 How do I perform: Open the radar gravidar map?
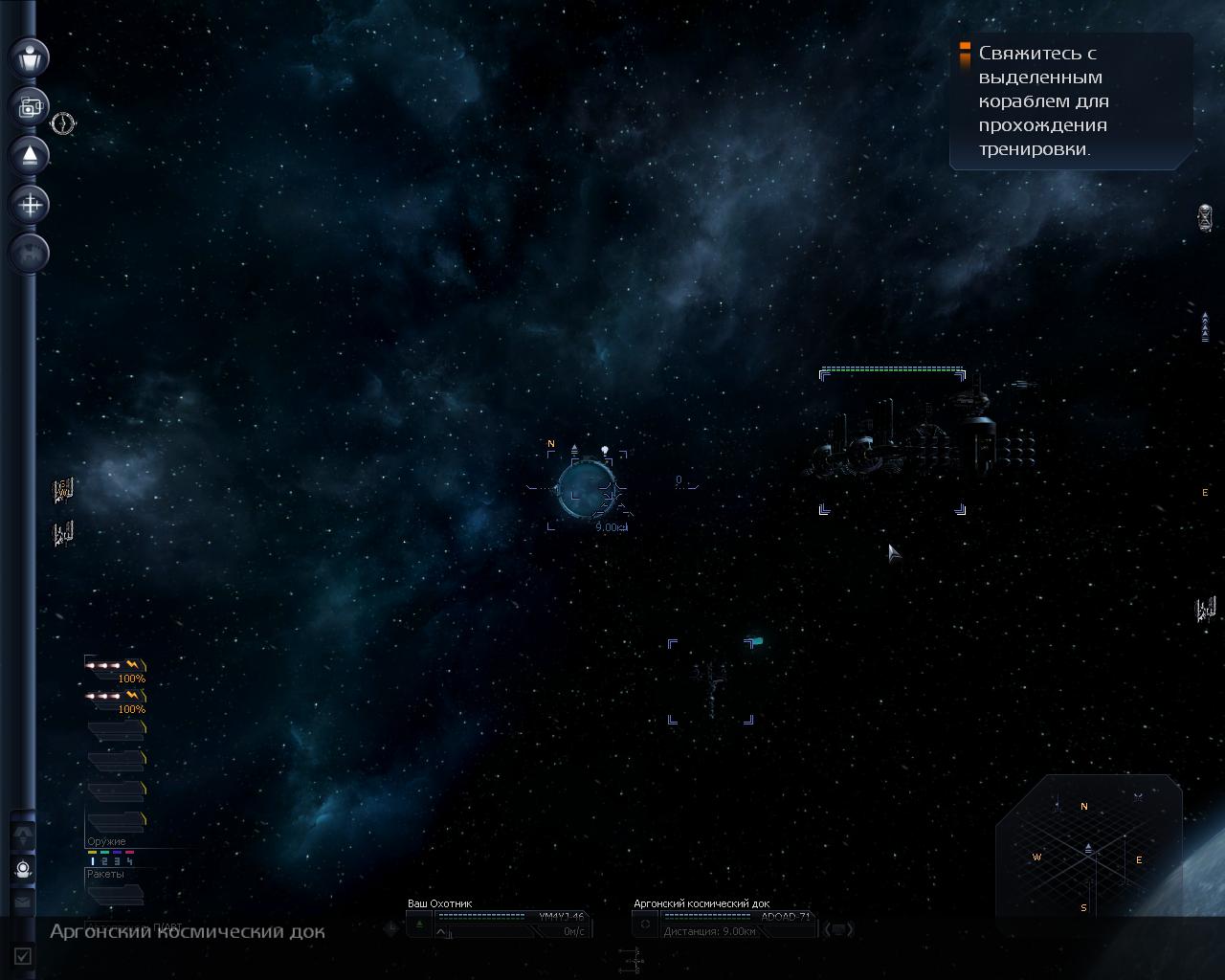pos(1088,852)
